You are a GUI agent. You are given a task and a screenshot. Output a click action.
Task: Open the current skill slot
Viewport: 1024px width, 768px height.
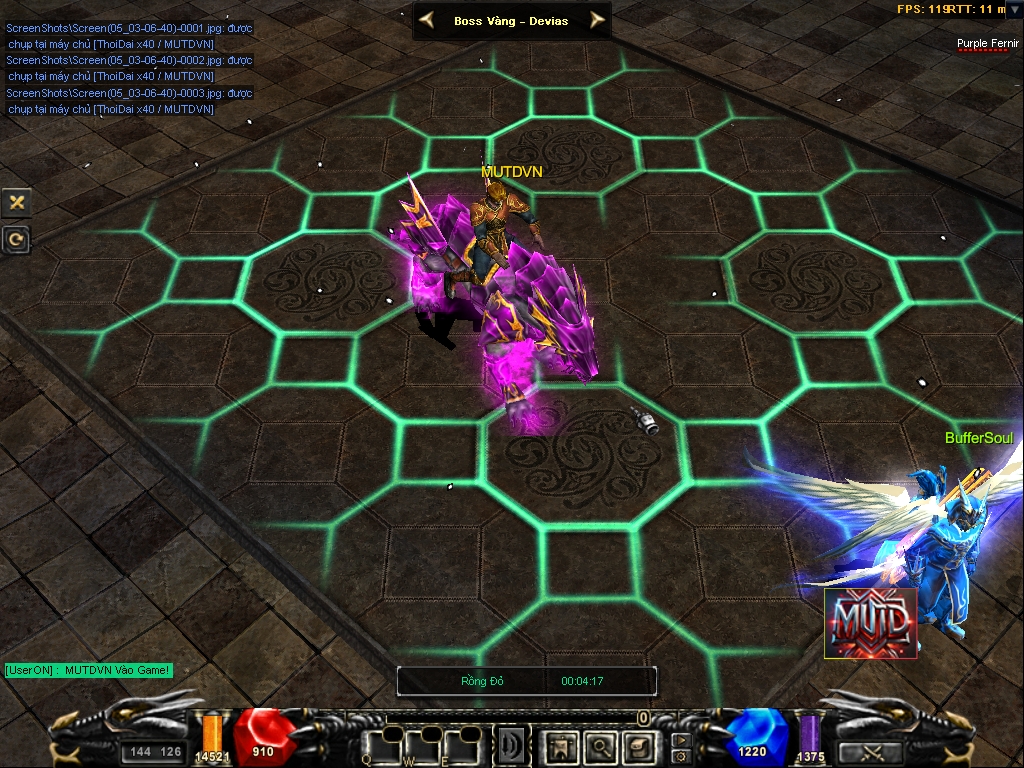pyautogui.click(x=513, y=746)
